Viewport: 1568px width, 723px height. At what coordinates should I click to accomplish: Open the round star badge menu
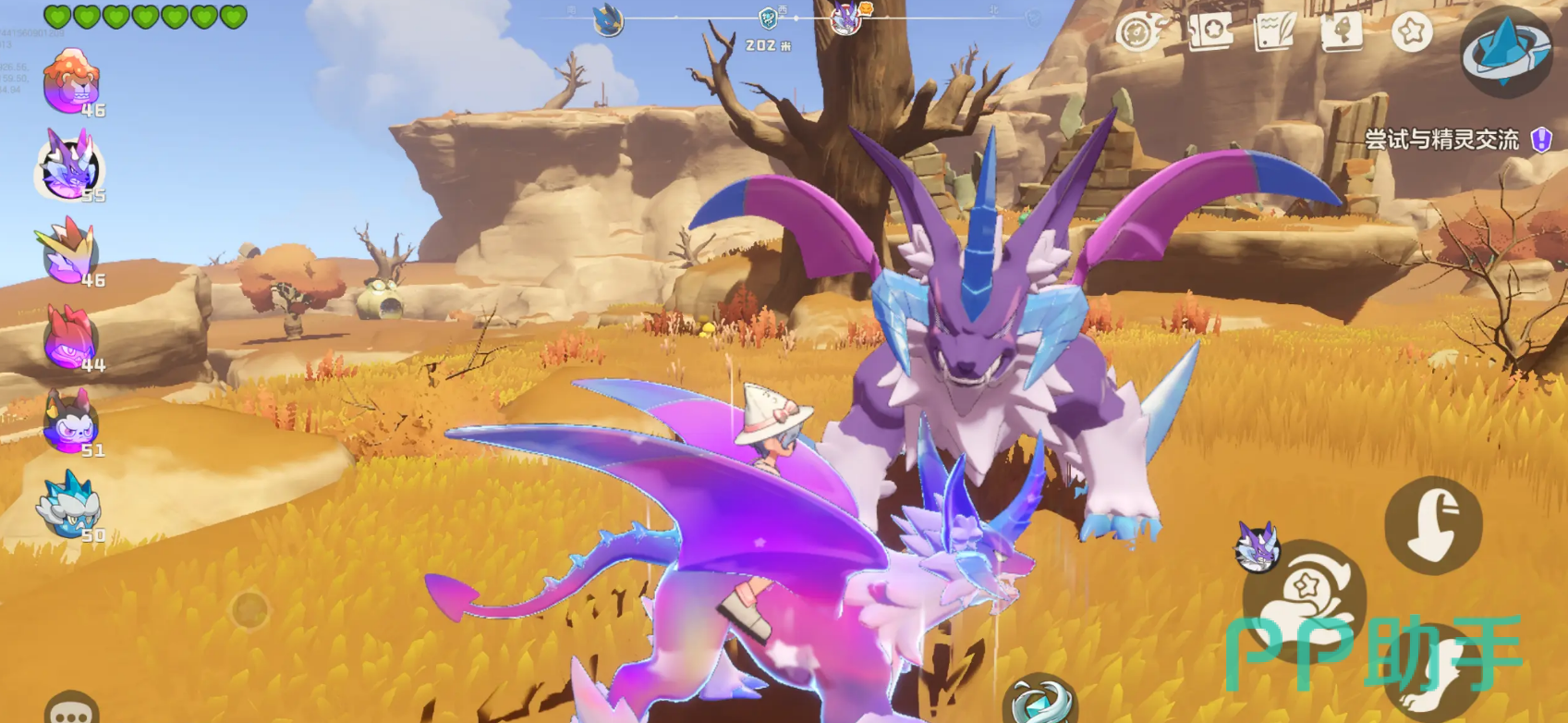click(1412, 32)
